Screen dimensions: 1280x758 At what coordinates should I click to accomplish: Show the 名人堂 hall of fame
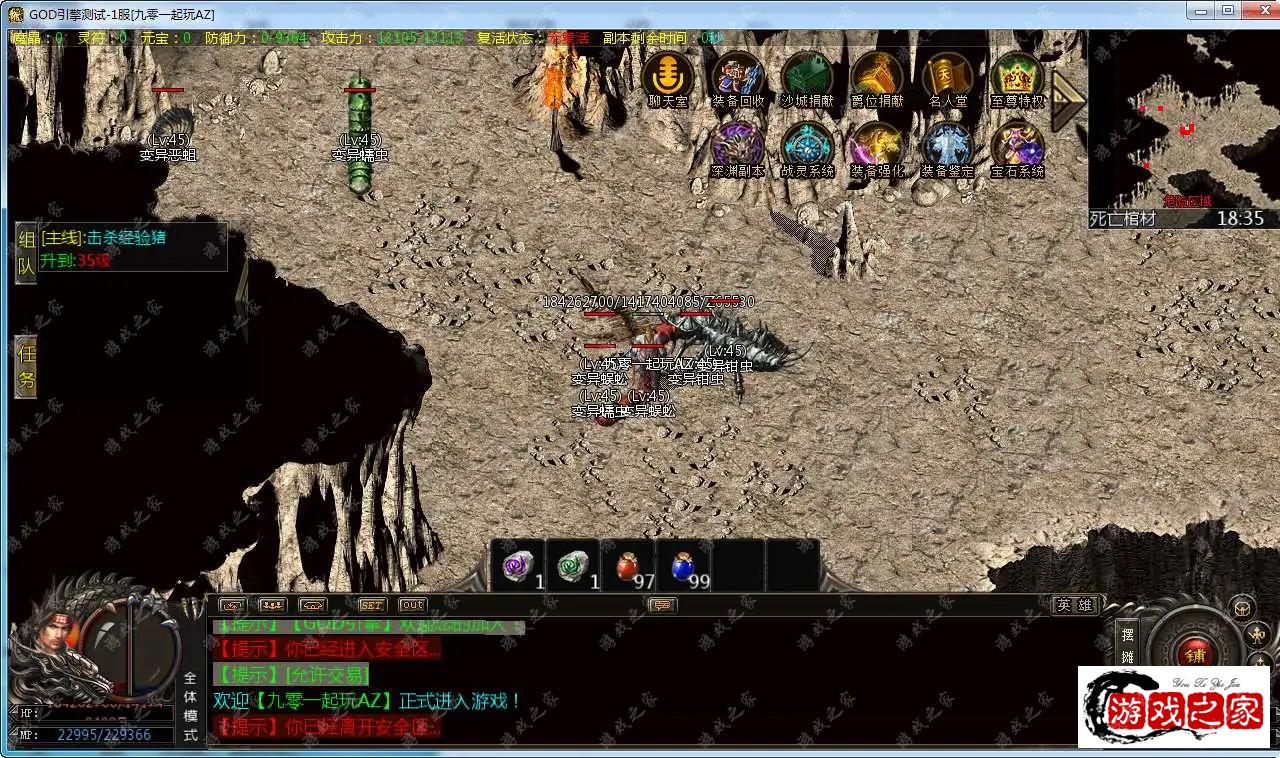tap(947, 77)
